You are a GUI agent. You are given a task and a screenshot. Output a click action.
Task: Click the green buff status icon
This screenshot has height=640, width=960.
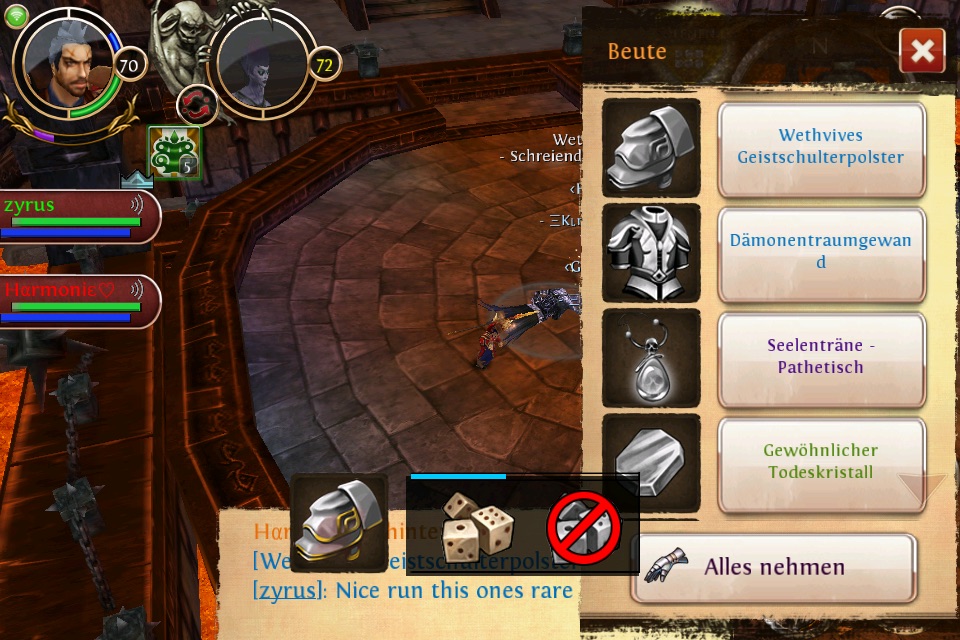[174, 153]
